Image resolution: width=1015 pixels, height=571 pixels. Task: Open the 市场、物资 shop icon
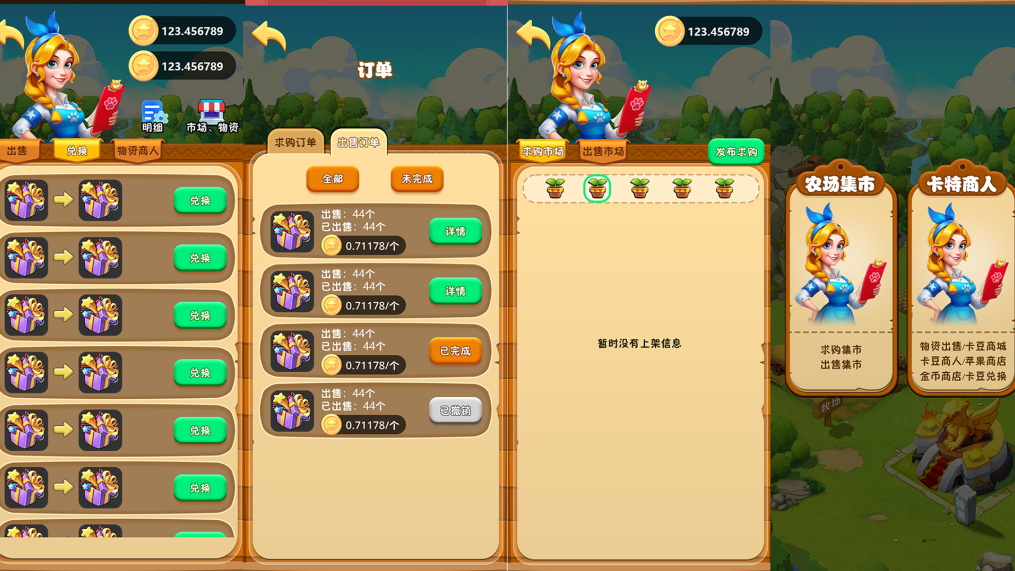[212, 116]
